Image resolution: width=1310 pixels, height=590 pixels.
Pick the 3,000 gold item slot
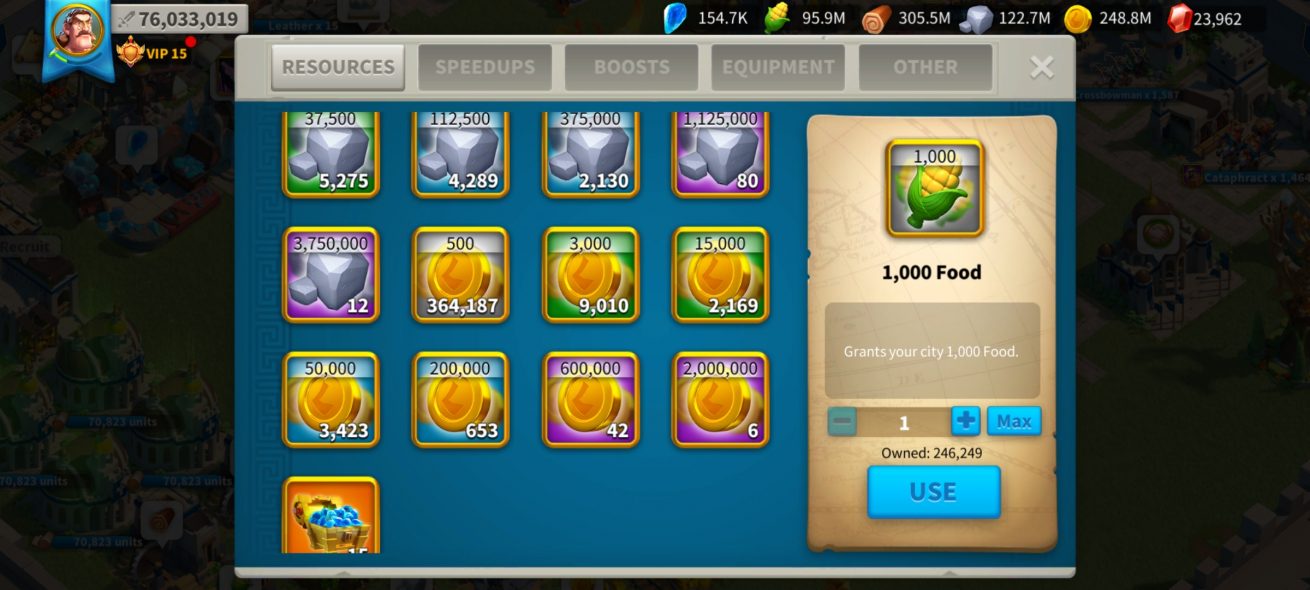pos(591,275)
